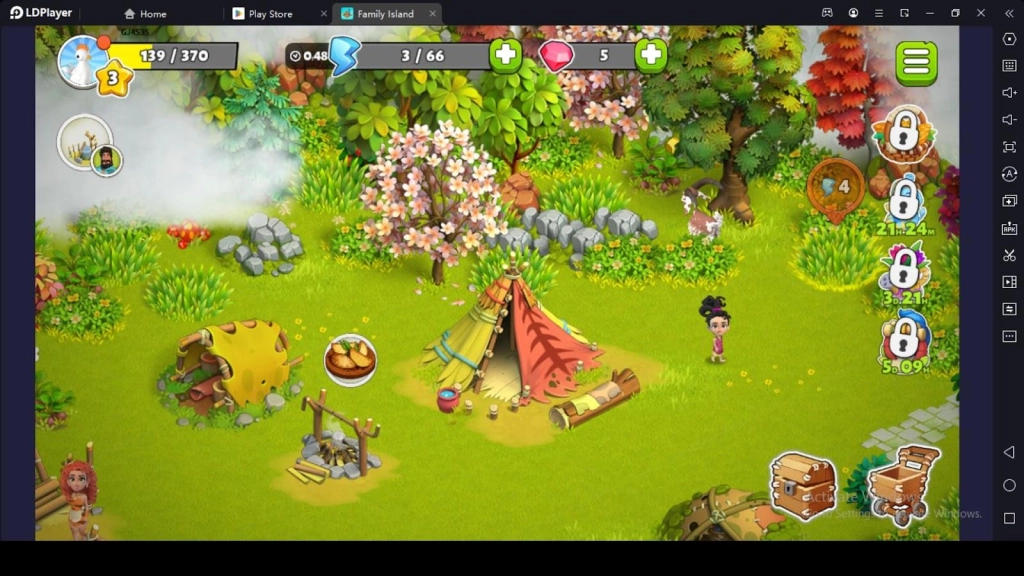This screenshot has width=1024, height=576.
Task: Select the locked event with 3:21 timer
Action: (904, 270)
